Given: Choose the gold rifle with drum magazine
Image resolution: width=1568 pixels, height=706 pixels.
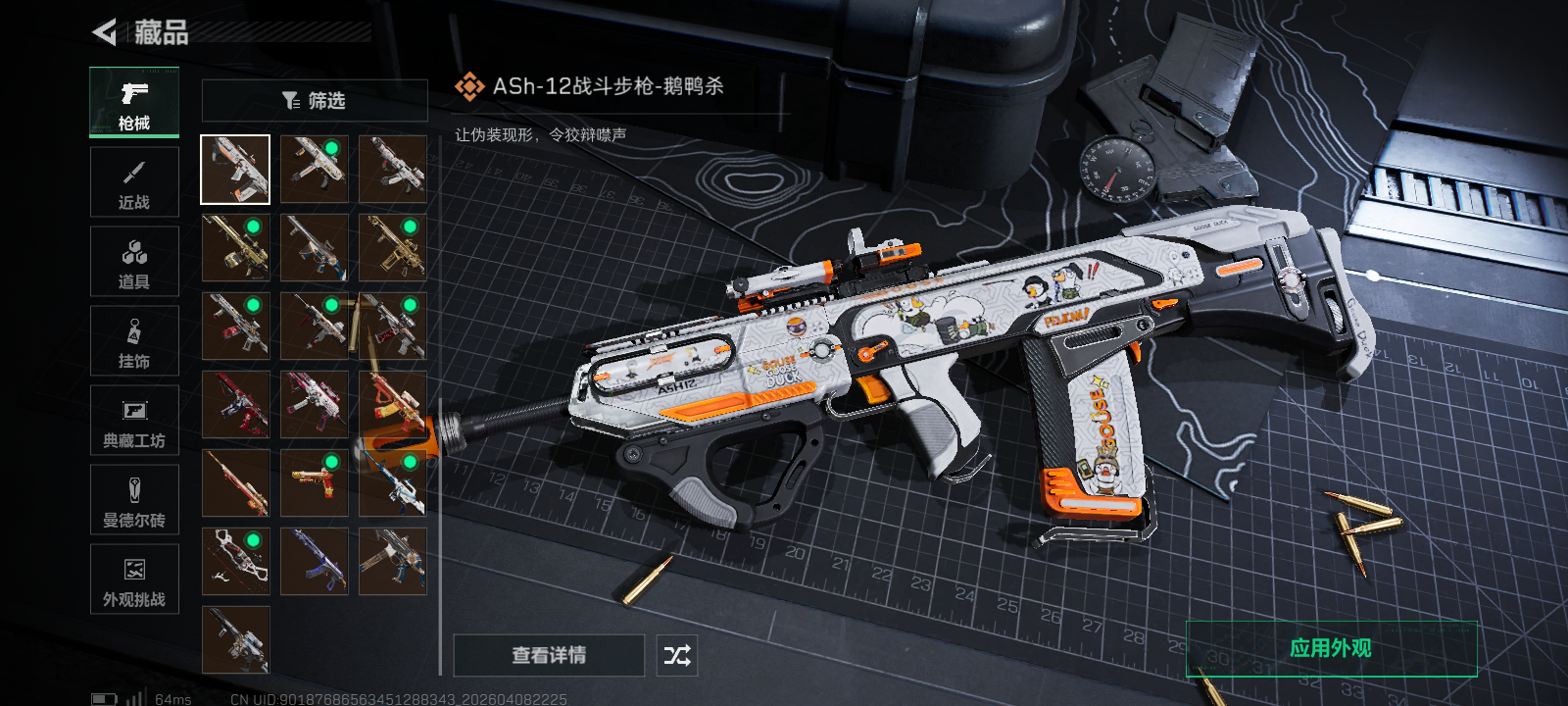Looking at the screenshot, I should (235, 248).
